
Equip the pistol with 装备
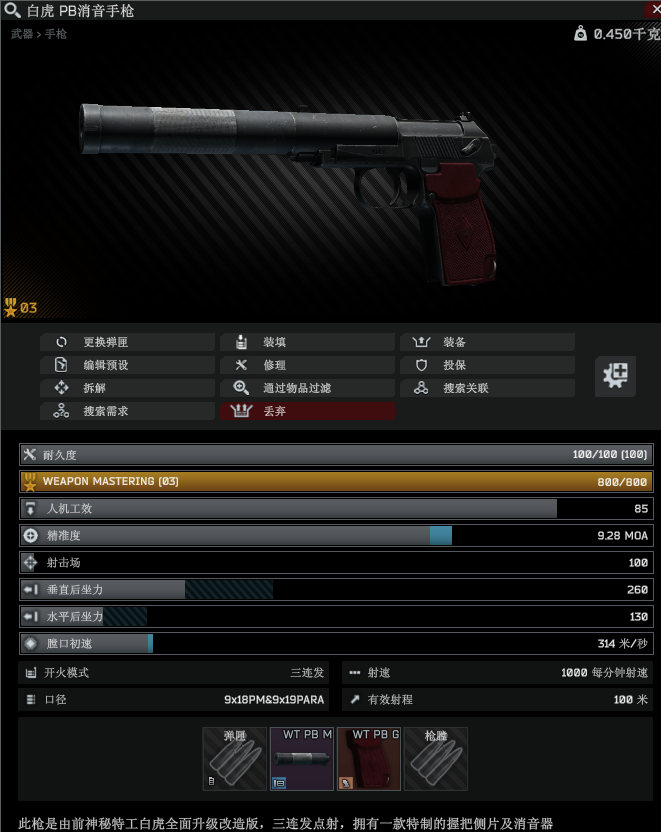(x=487, y=342)
